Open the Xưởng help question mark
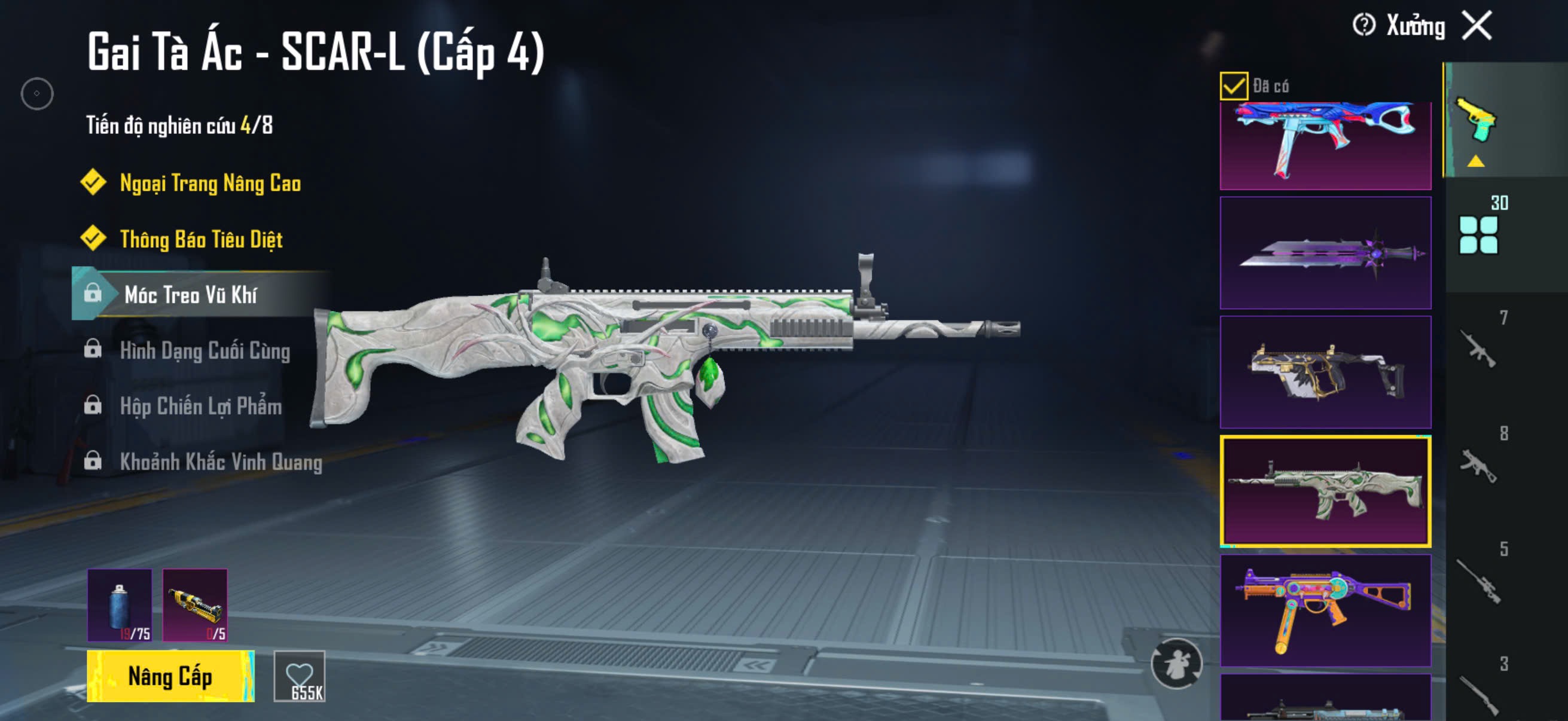 1363,26
